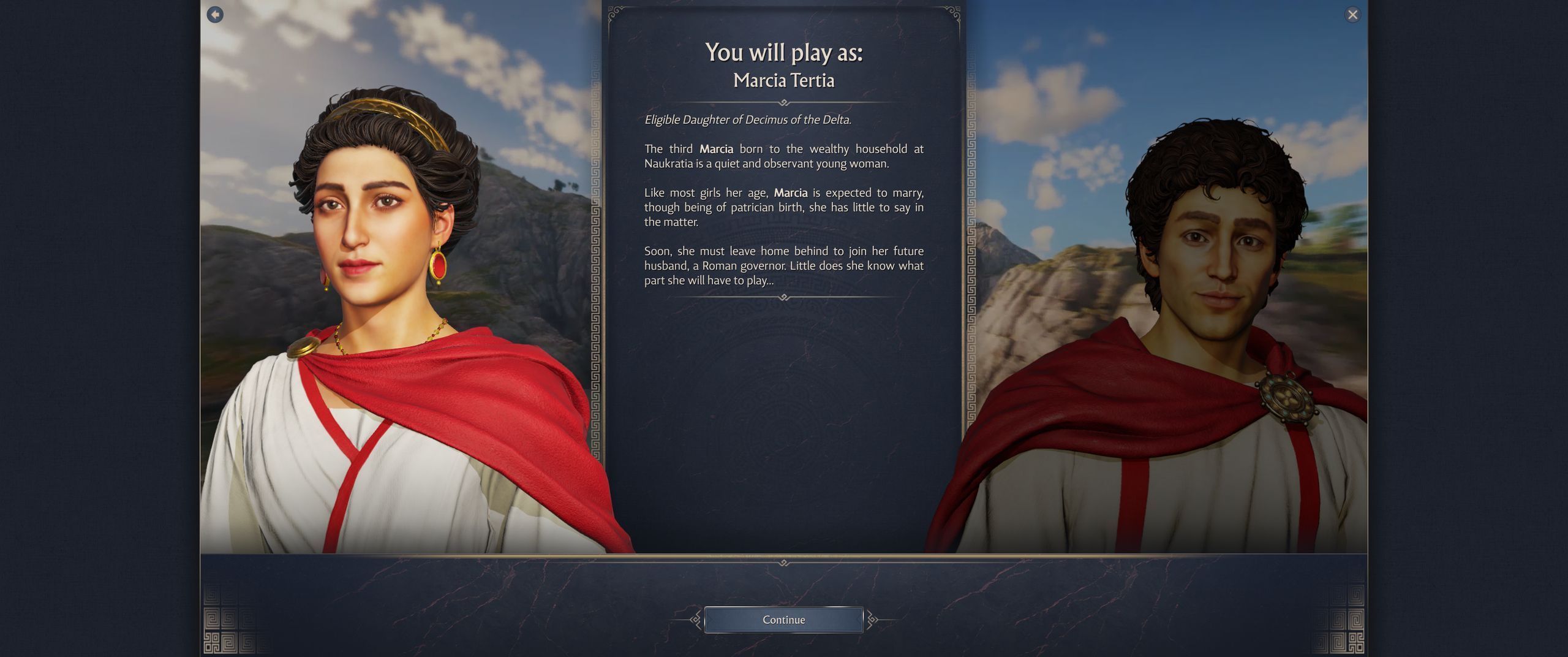Close the character introduction screen
This screenshot has width=1568, height=657.
point(1352,15)
